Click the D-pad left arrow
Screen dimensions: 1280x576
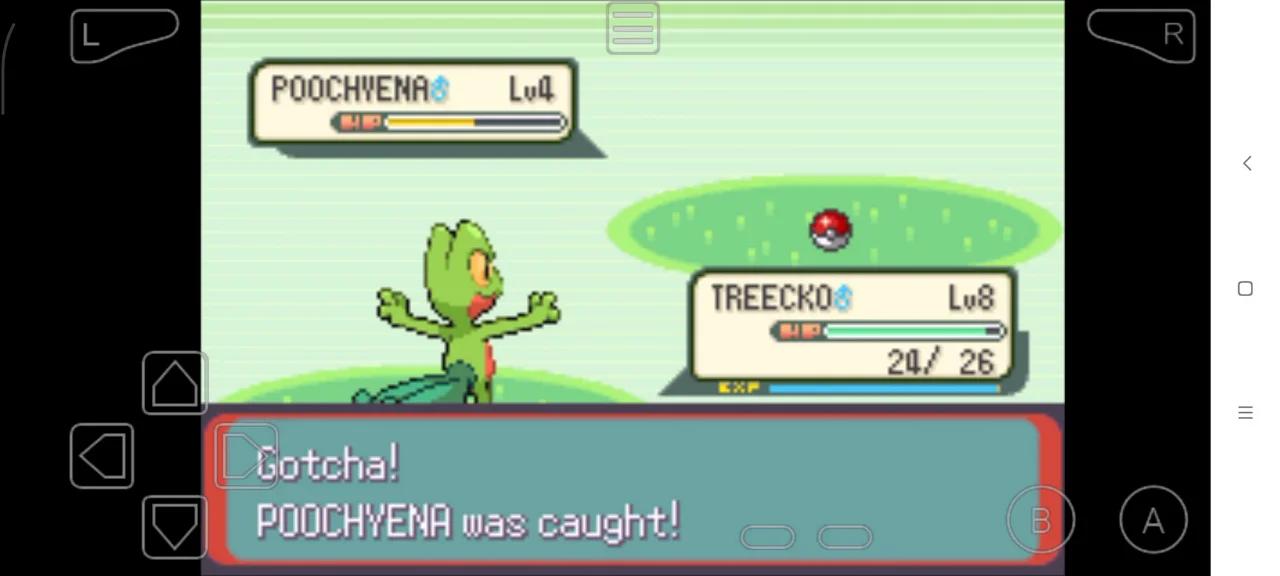[102, 456]
